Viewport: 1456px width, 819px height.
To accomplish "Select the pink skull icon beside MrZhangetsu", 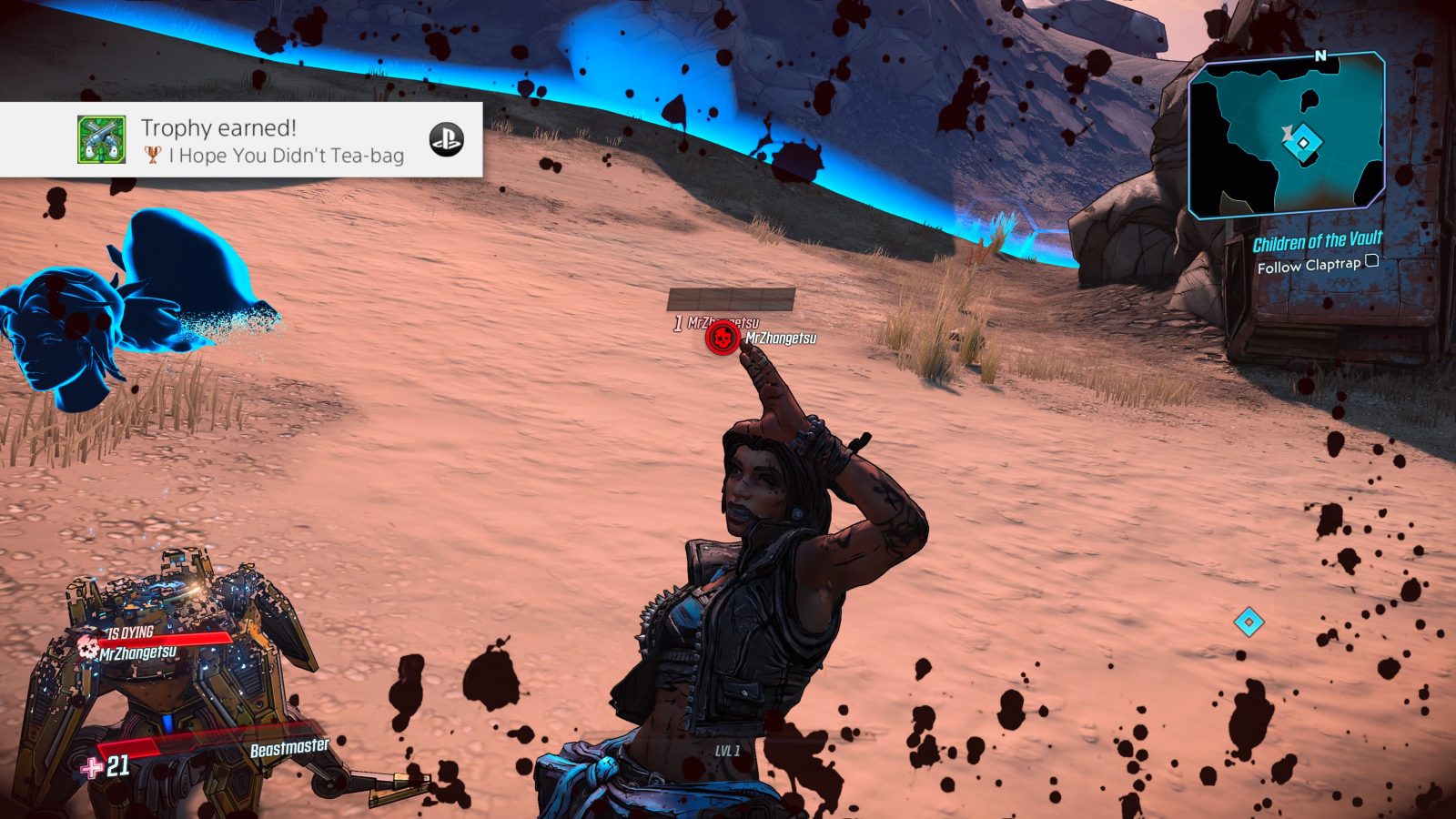I will (x=87, y=649).
